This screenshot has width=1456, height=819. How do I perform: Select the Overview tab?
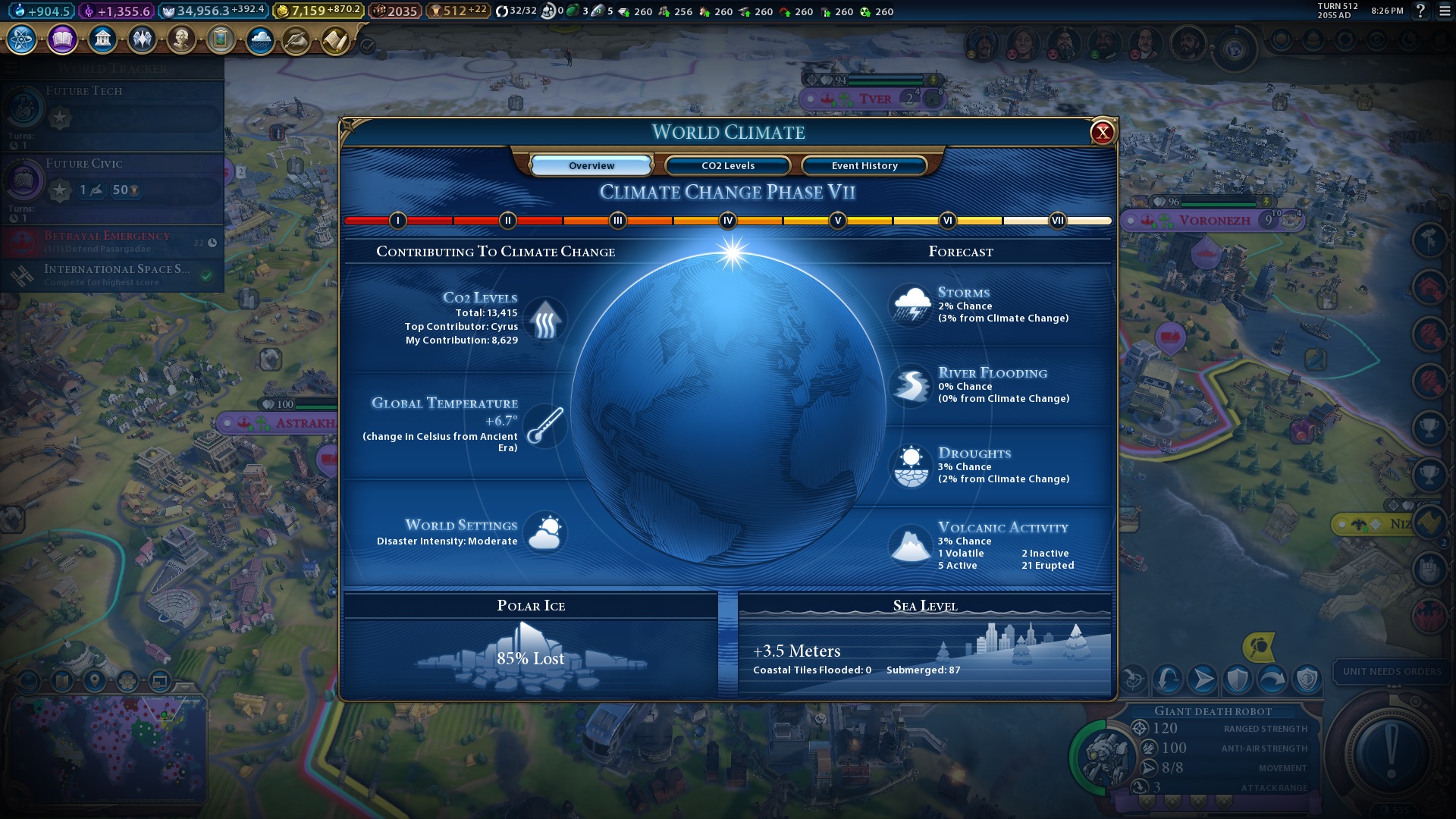(591, 165)
